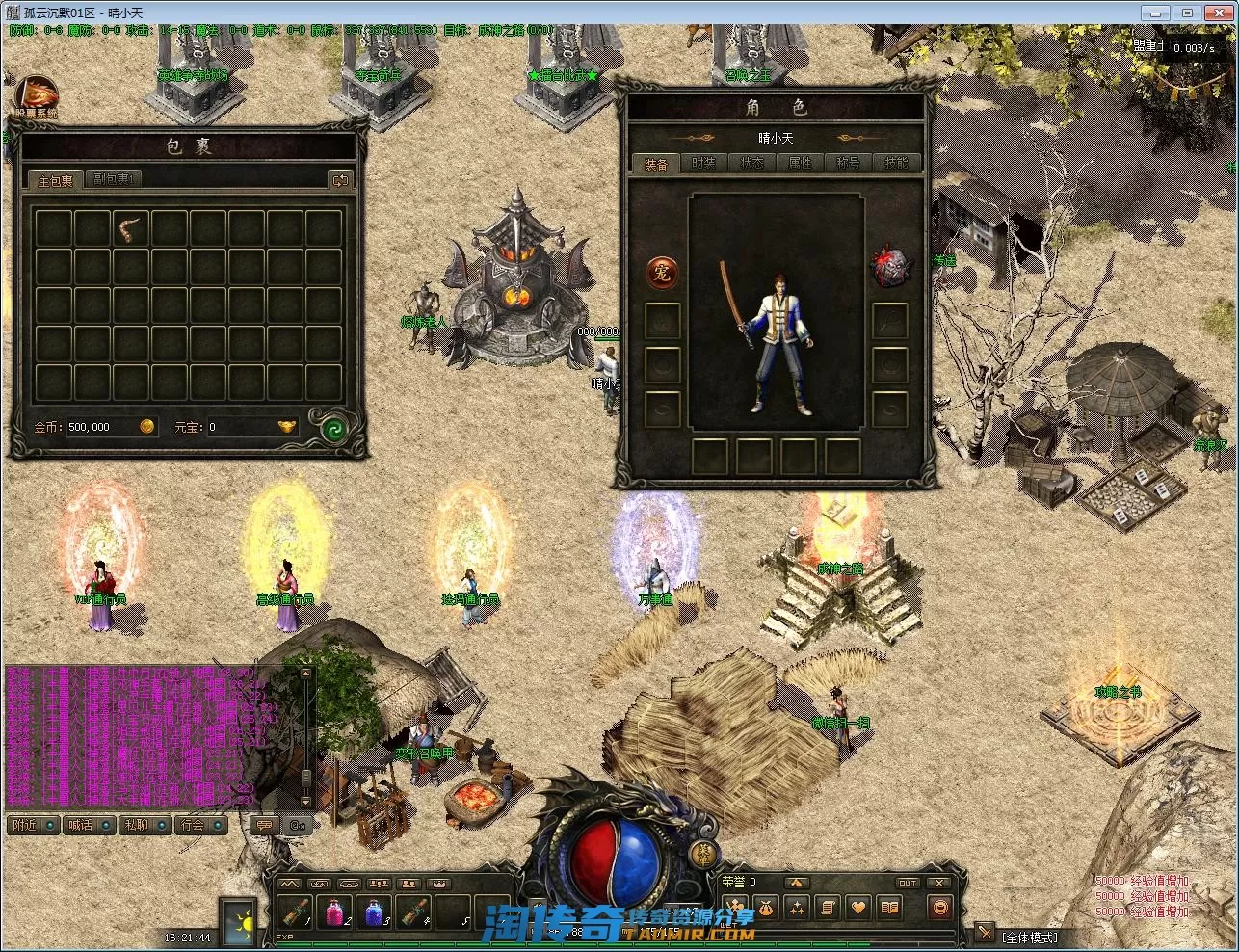Viewport: 1239px width, 952px height.
Task: Click the heart icon on the bottom bar
Action: (857, 908)
